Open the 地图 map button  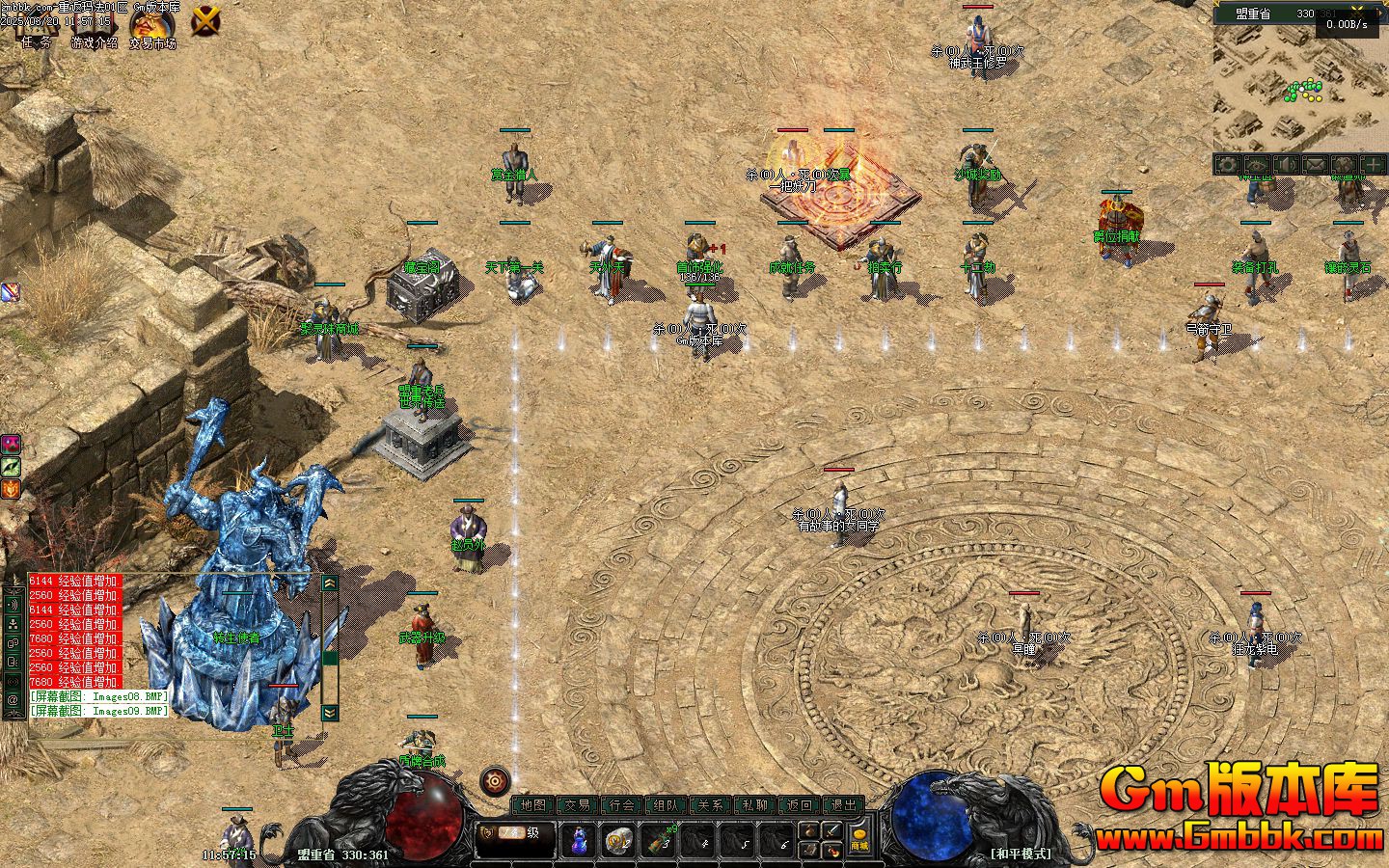click(x=532, y=805)
